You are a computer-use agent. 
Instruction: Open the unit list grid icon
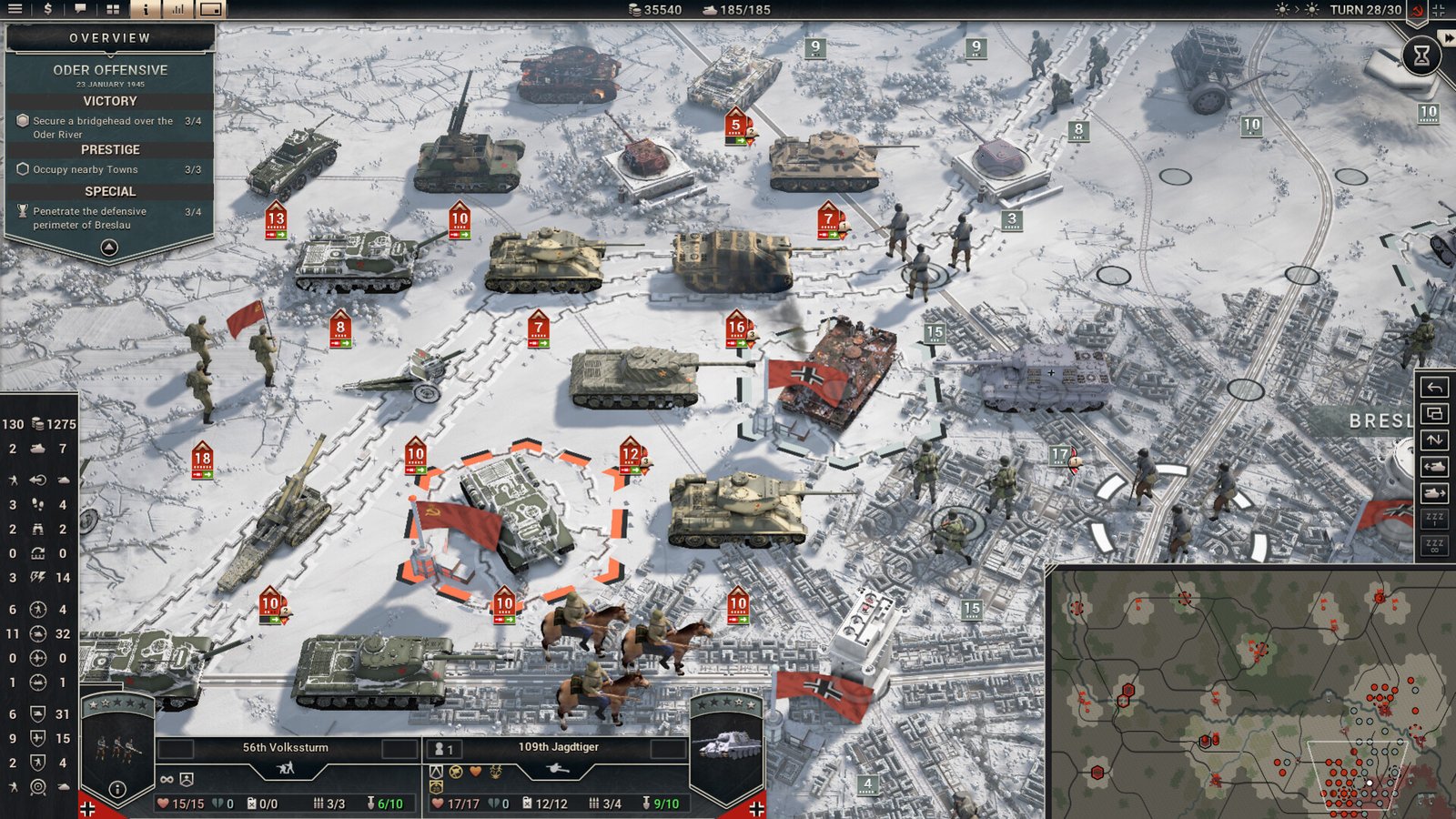pos(113,10)
